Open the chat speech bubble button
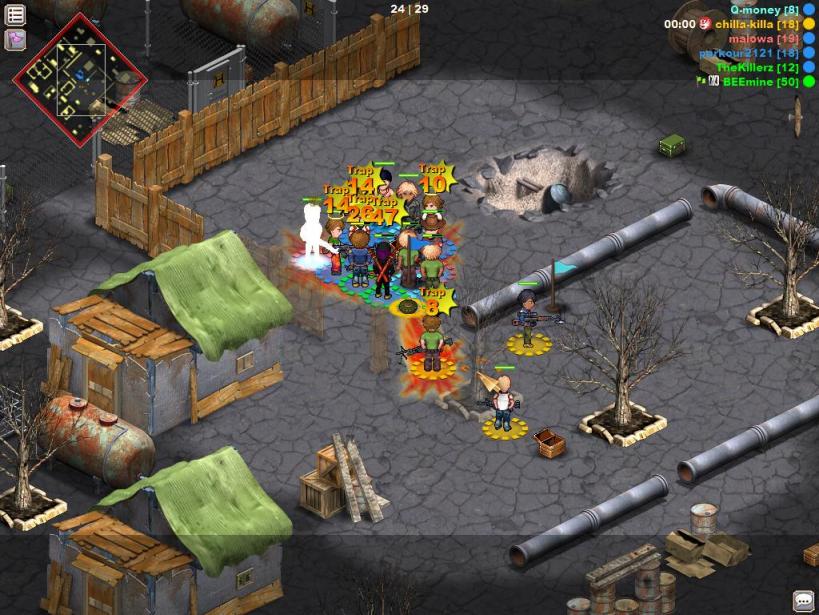The image size is (819, 615). (x=804, y=601)
